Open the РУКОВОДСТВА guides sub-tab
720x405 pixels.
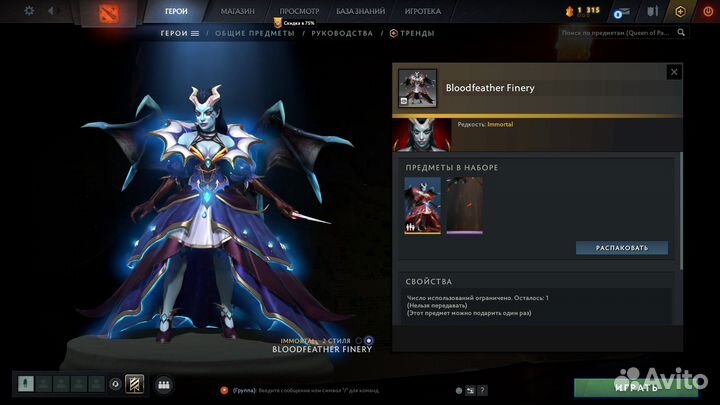(342, 33)
